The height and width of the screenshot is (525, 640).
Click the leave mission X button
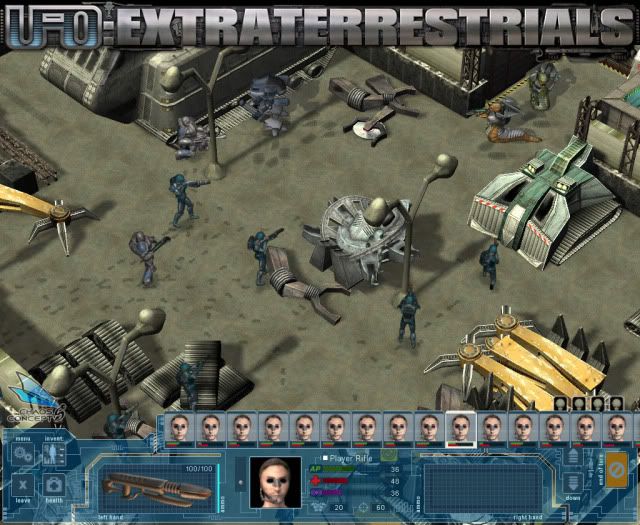(x=22, y=486)
